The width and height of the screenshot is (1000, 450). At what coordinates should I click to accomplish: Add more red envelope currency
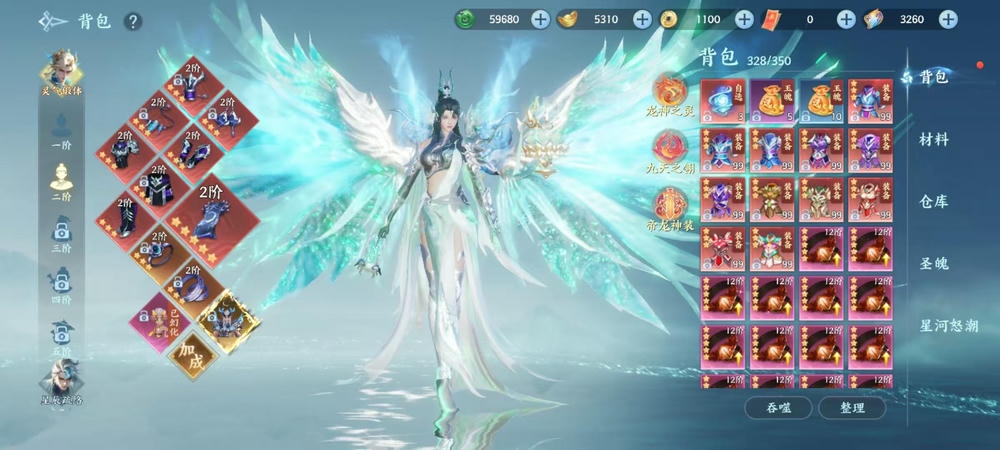(845, 18)
